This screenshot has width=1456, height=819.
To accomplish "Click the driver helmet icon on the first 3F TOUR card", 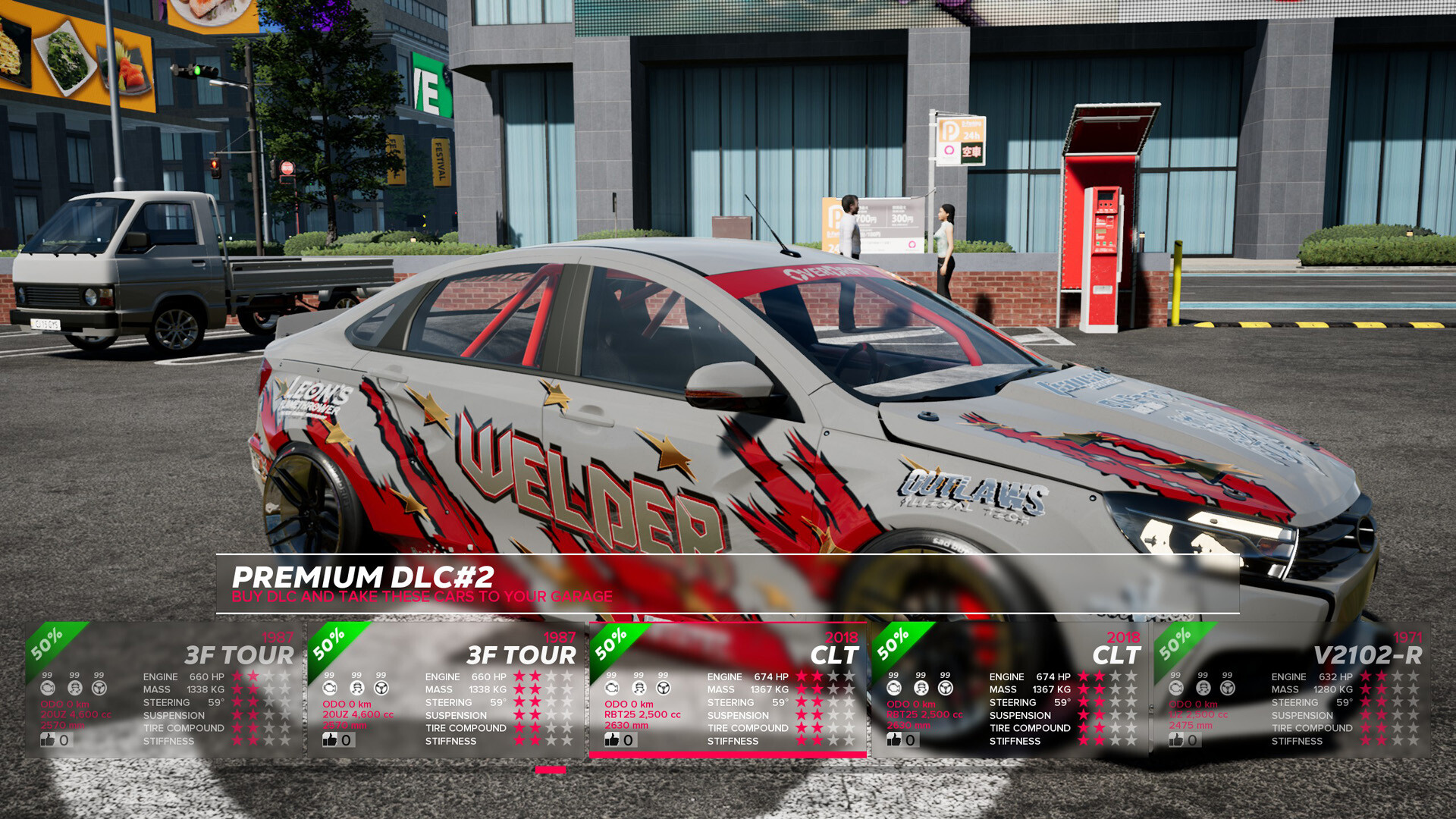I will coord(74,689).
